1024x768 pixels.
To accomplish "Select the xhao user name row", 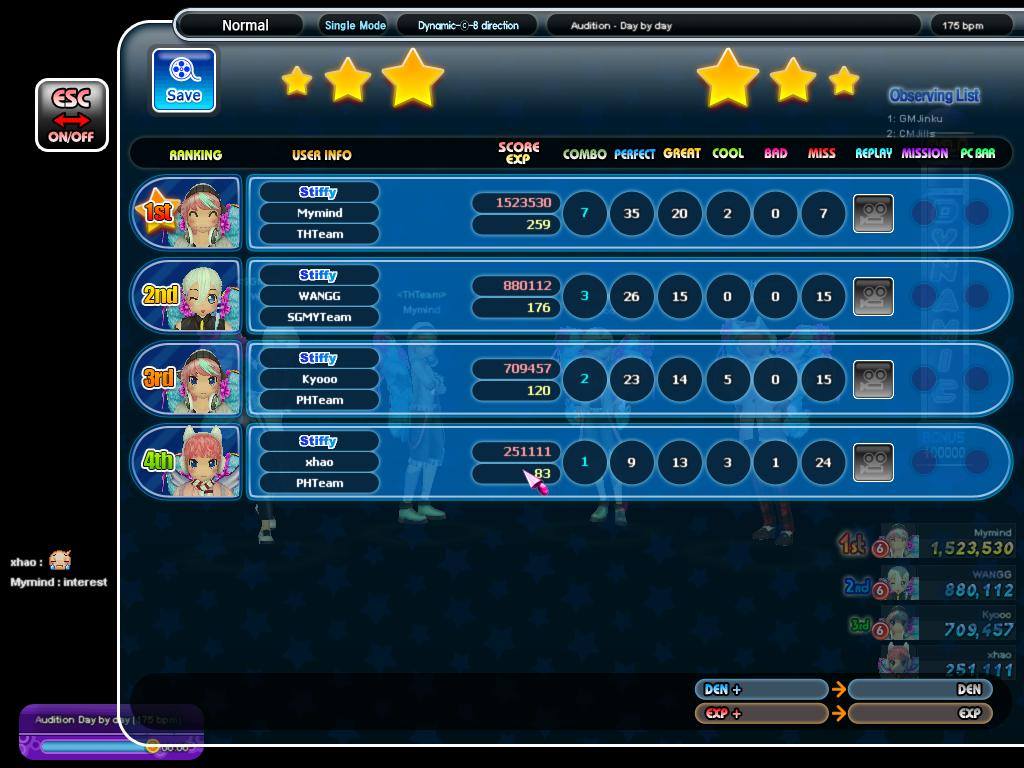I will pyautogui.click(x=319, y=462).
